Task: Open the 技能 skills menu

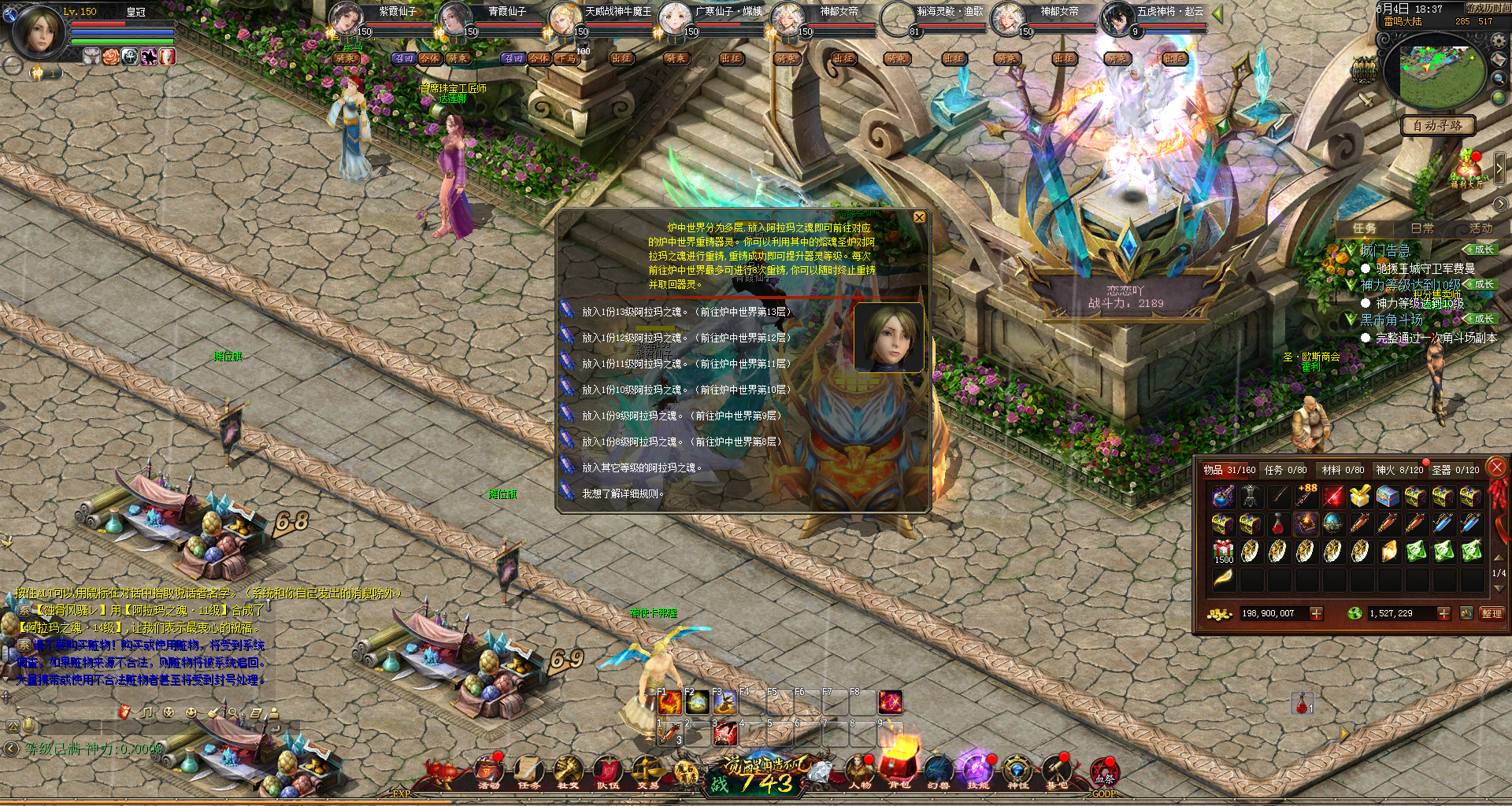Action: point(977,771)
